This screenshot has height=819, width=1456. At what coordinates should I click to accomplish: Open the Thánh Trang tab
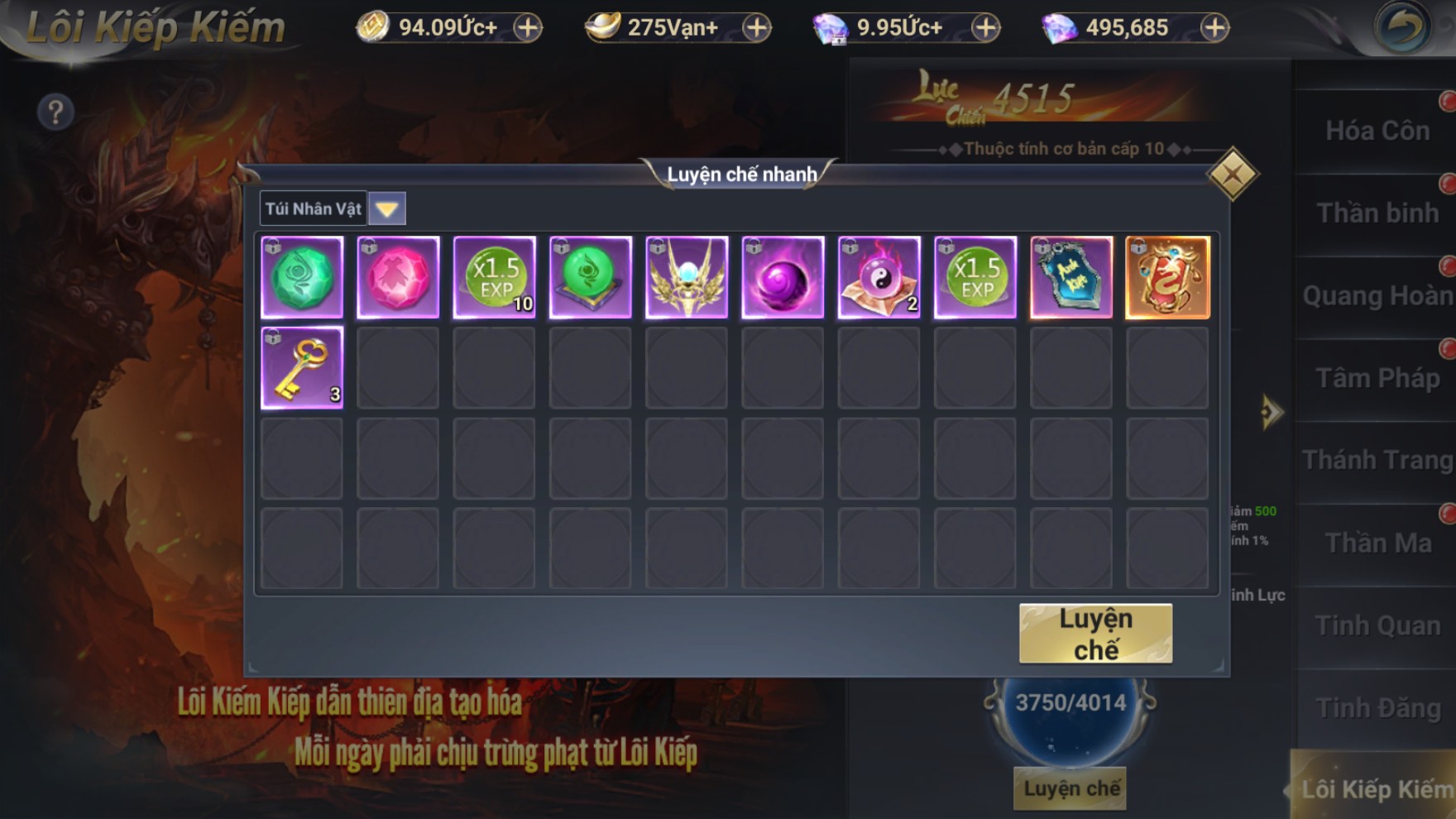(1377, 460)
